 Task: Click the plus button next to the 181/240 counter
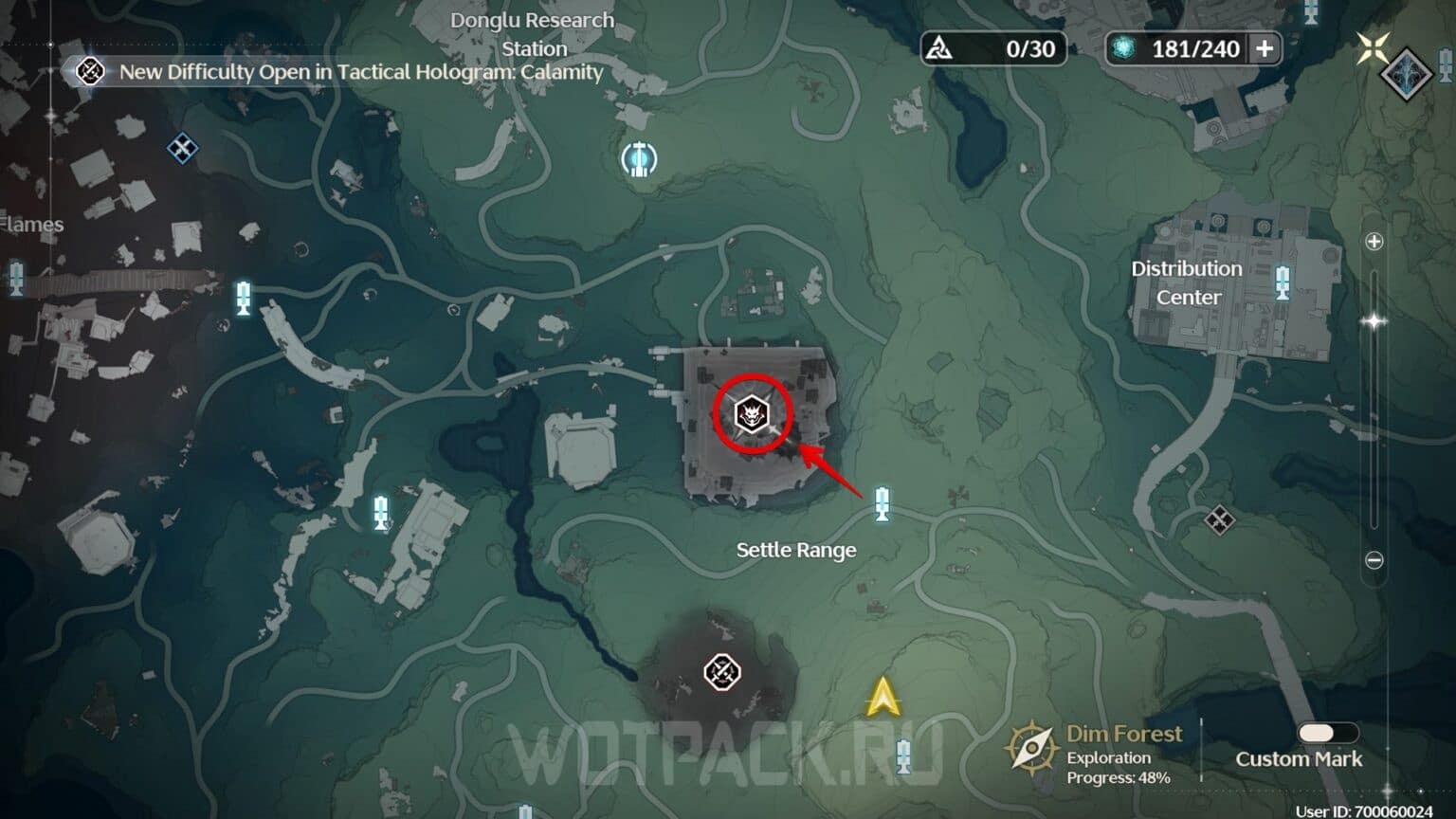coord(1266,48)
